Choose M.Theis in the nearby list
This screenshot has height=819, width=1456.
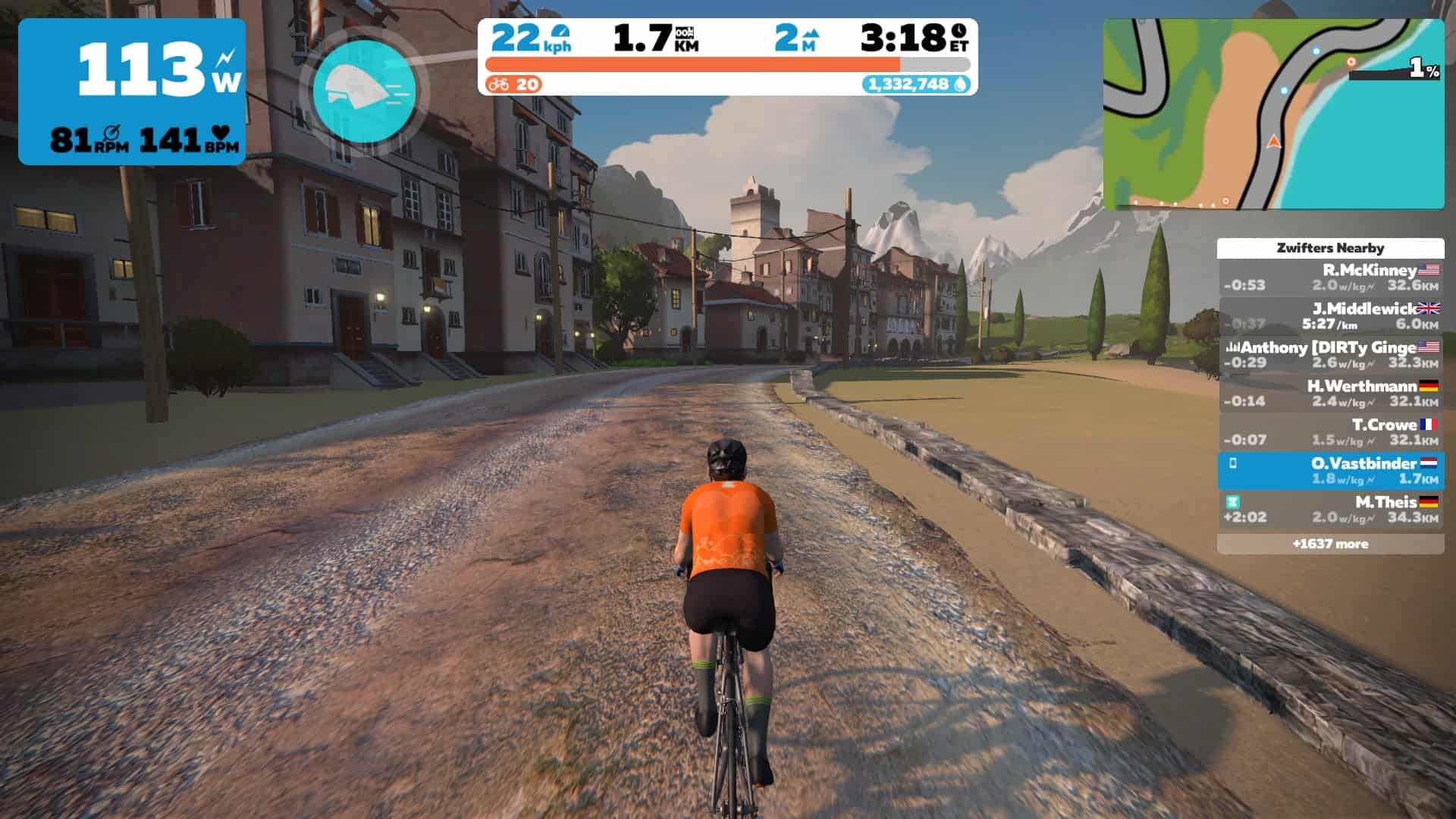click(x=1331, y=510)
